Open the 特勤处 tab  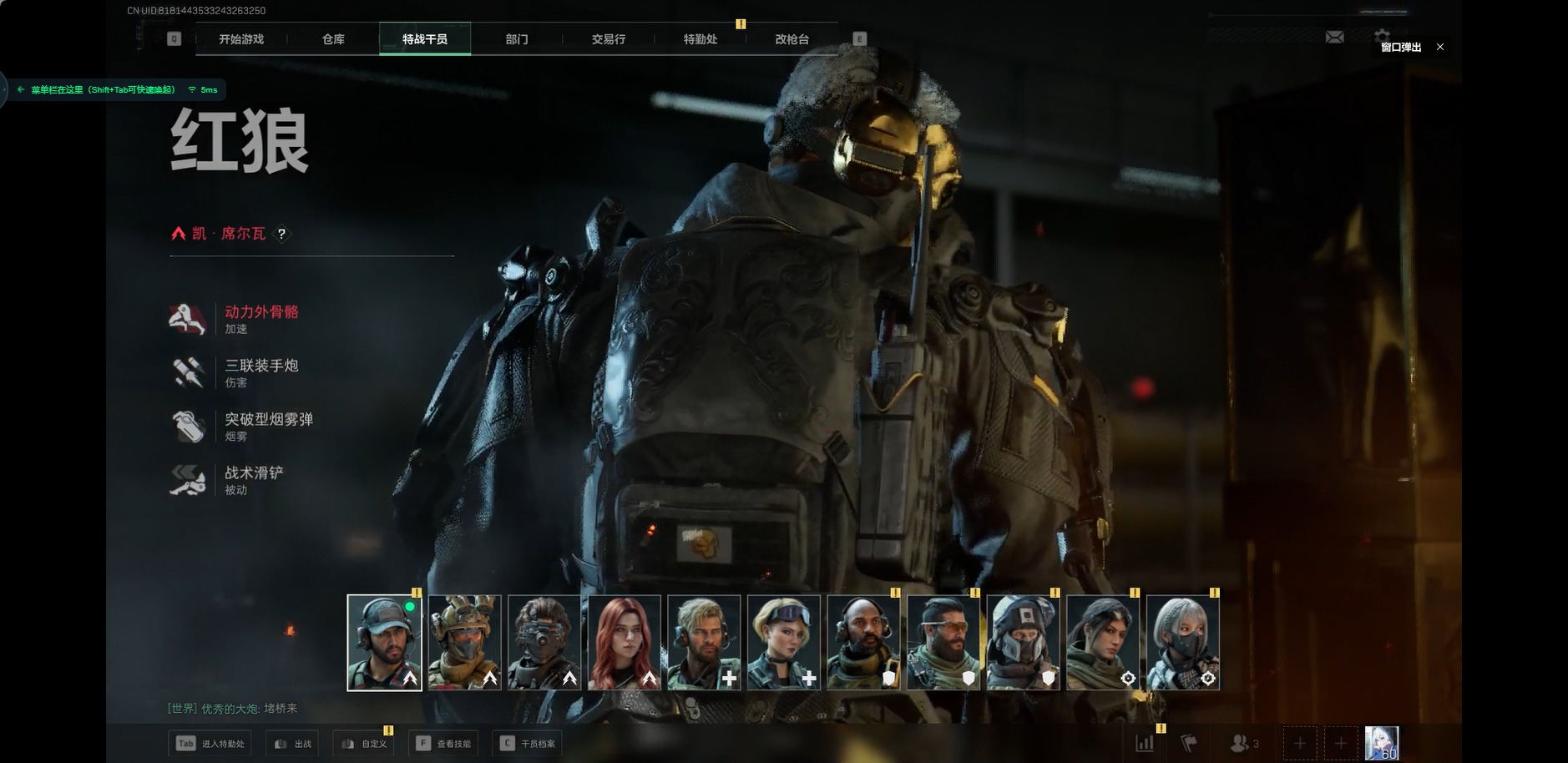pos(700,39)
